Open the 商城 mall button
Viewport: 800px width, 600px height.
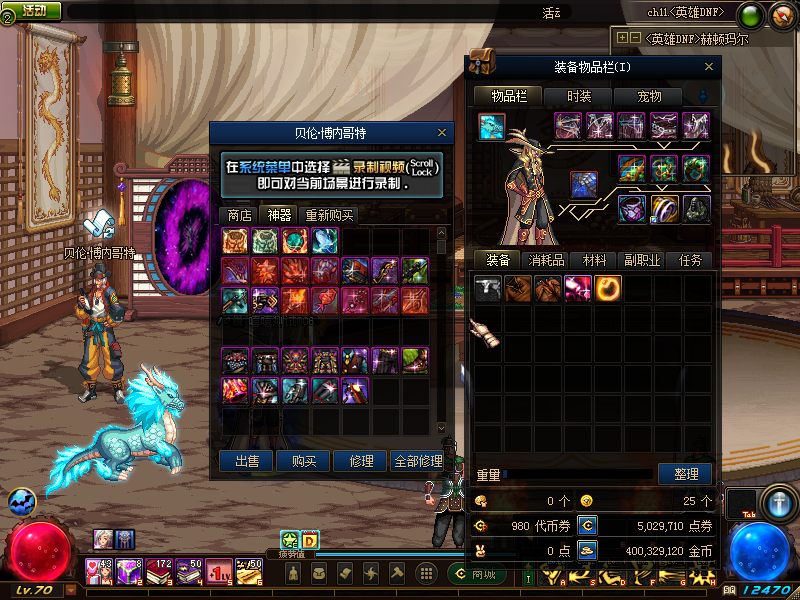(477, 574)
